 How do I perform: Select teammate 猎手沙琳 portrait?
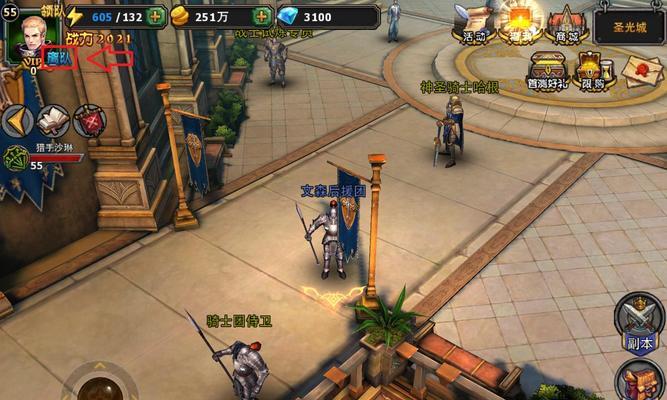pos(16,157)
